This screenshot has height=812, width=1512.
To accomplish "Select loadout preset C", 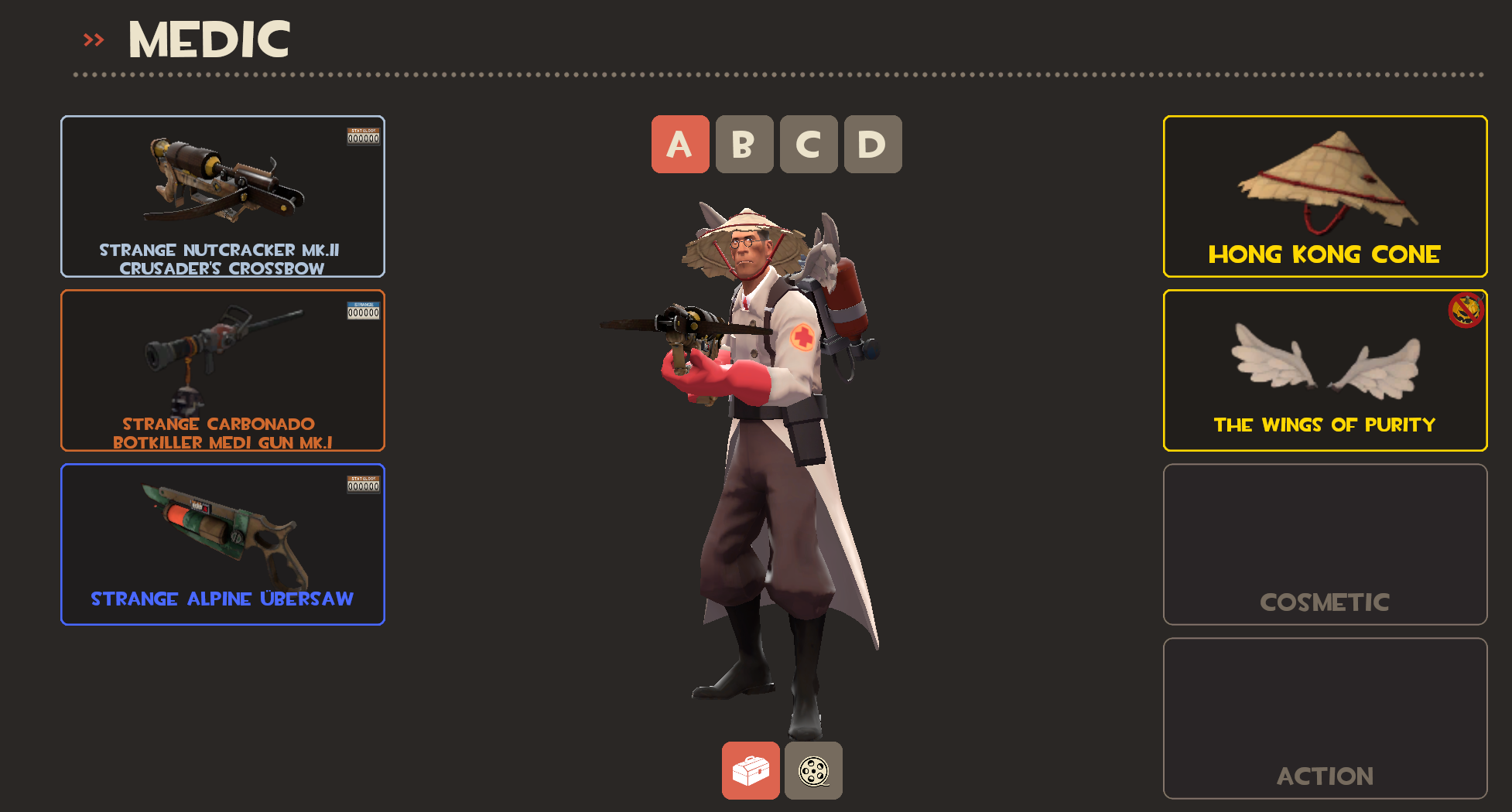I will click(x=809, y=145).
